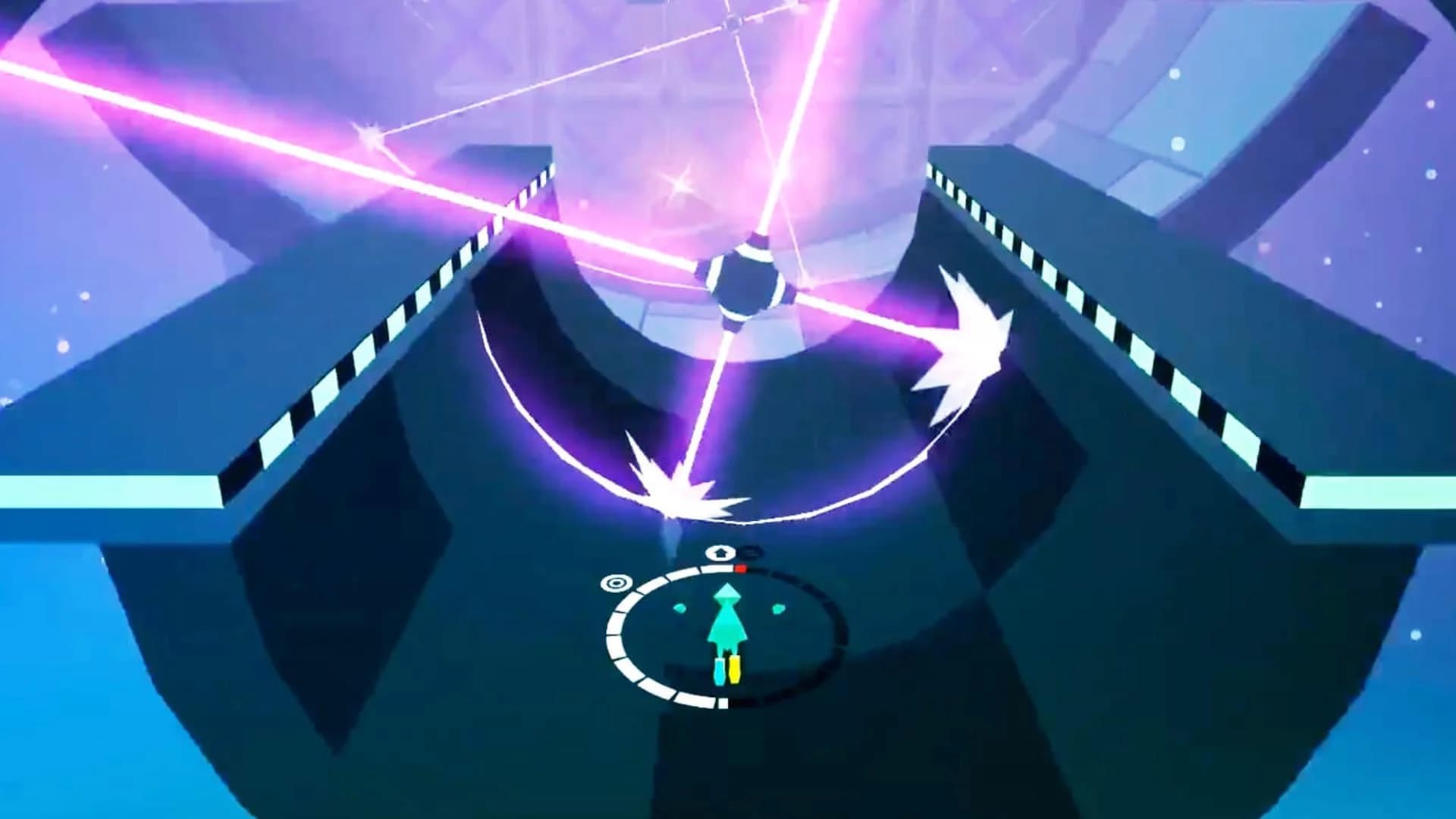Select the white jump arrow badge
The width and height of the screenshot is (1456, 819).
point(720,553)
